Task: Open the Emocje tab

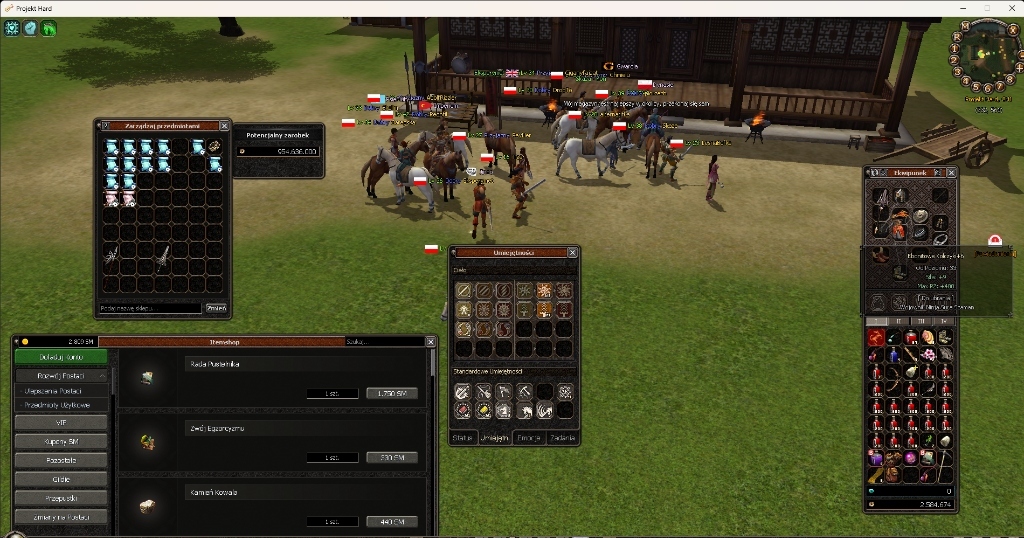Action: pyautogui.click(x=529, y=437)
